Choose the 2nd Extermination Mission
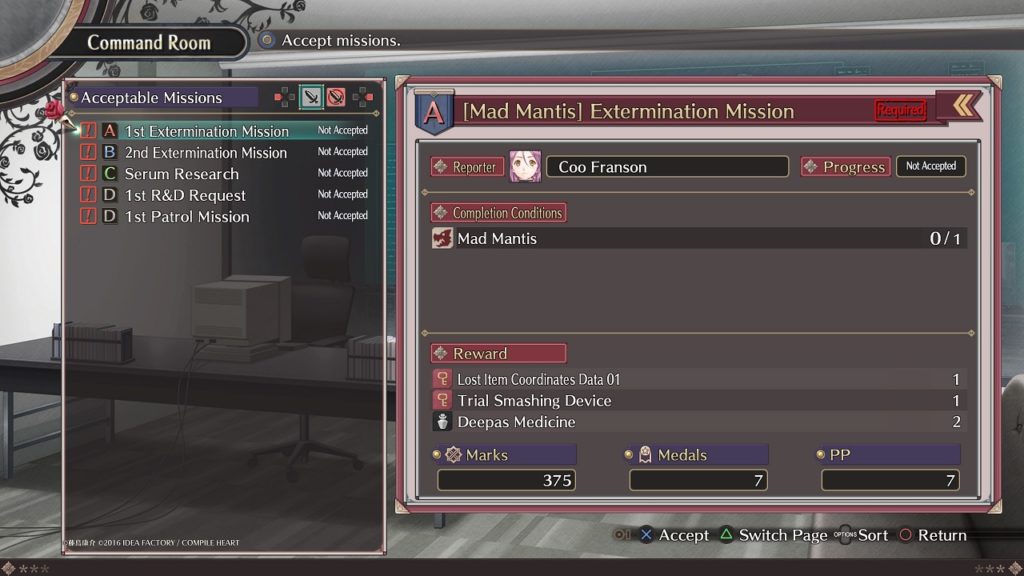The width and height of the screenshot is (1024, 576). click(205, 153)
